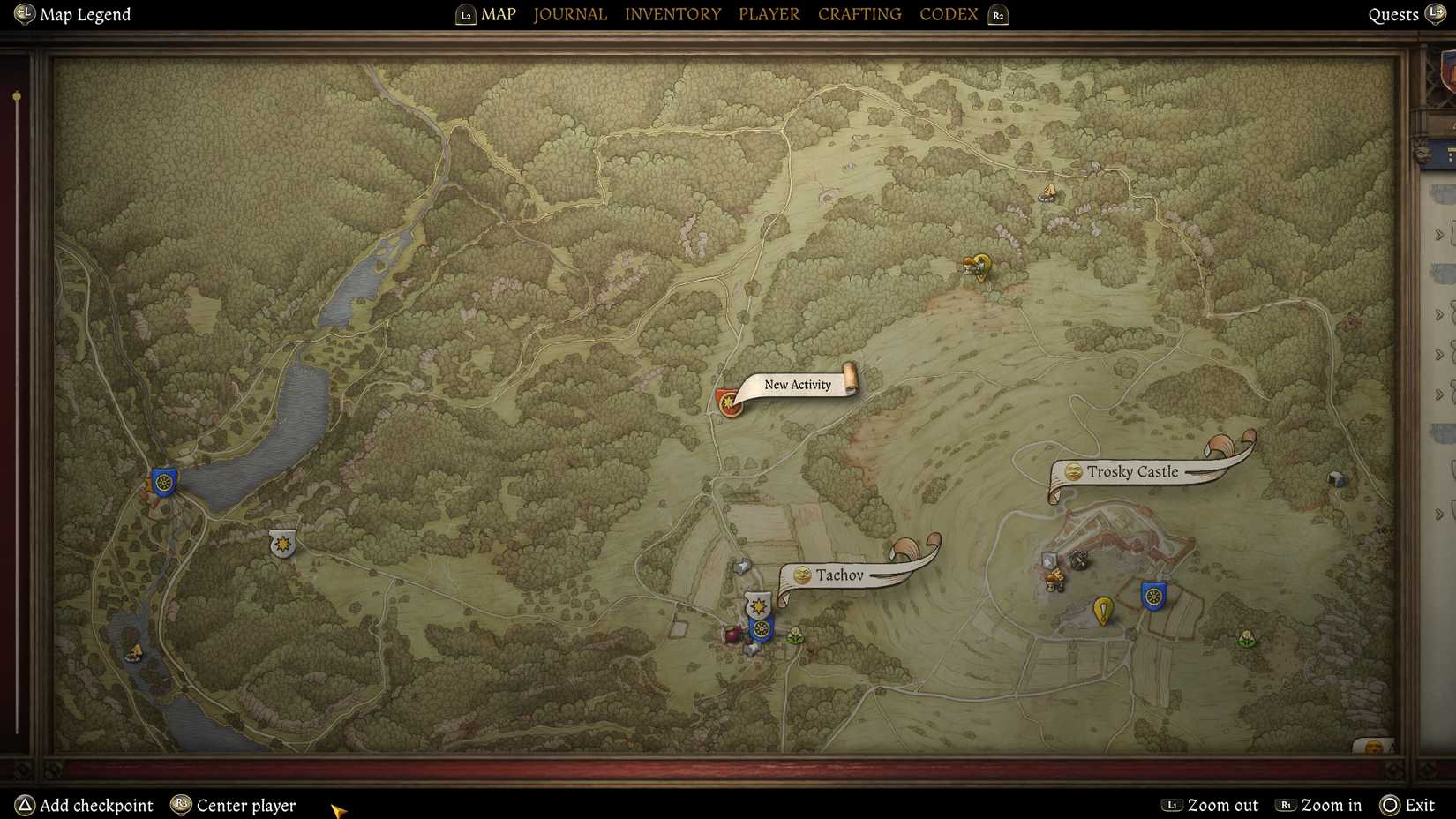1456x819 pixels.
Task: Switch to the JOURNAL tab
Action: pyautogui.click(x=569, y=13)
